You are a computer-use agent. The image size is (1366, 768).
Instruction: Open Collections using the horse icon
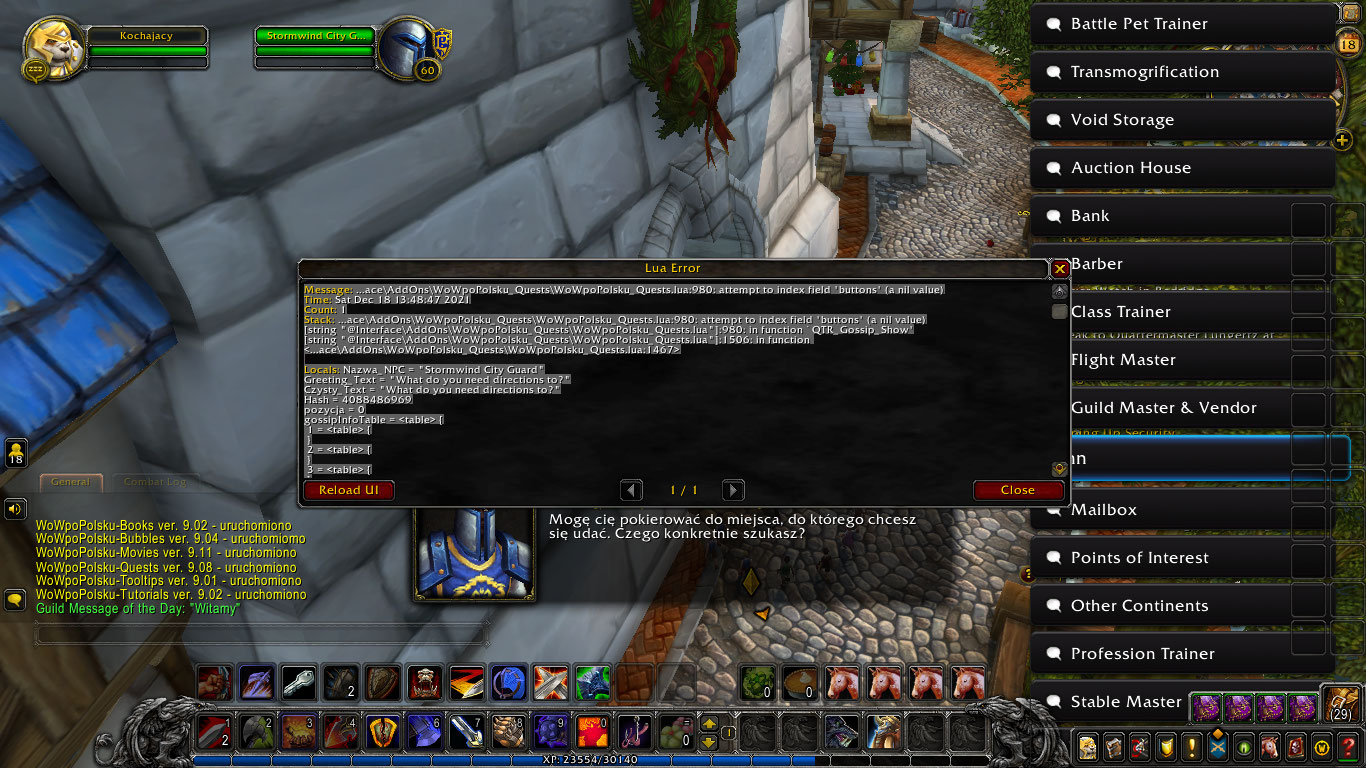point(1270,747)
